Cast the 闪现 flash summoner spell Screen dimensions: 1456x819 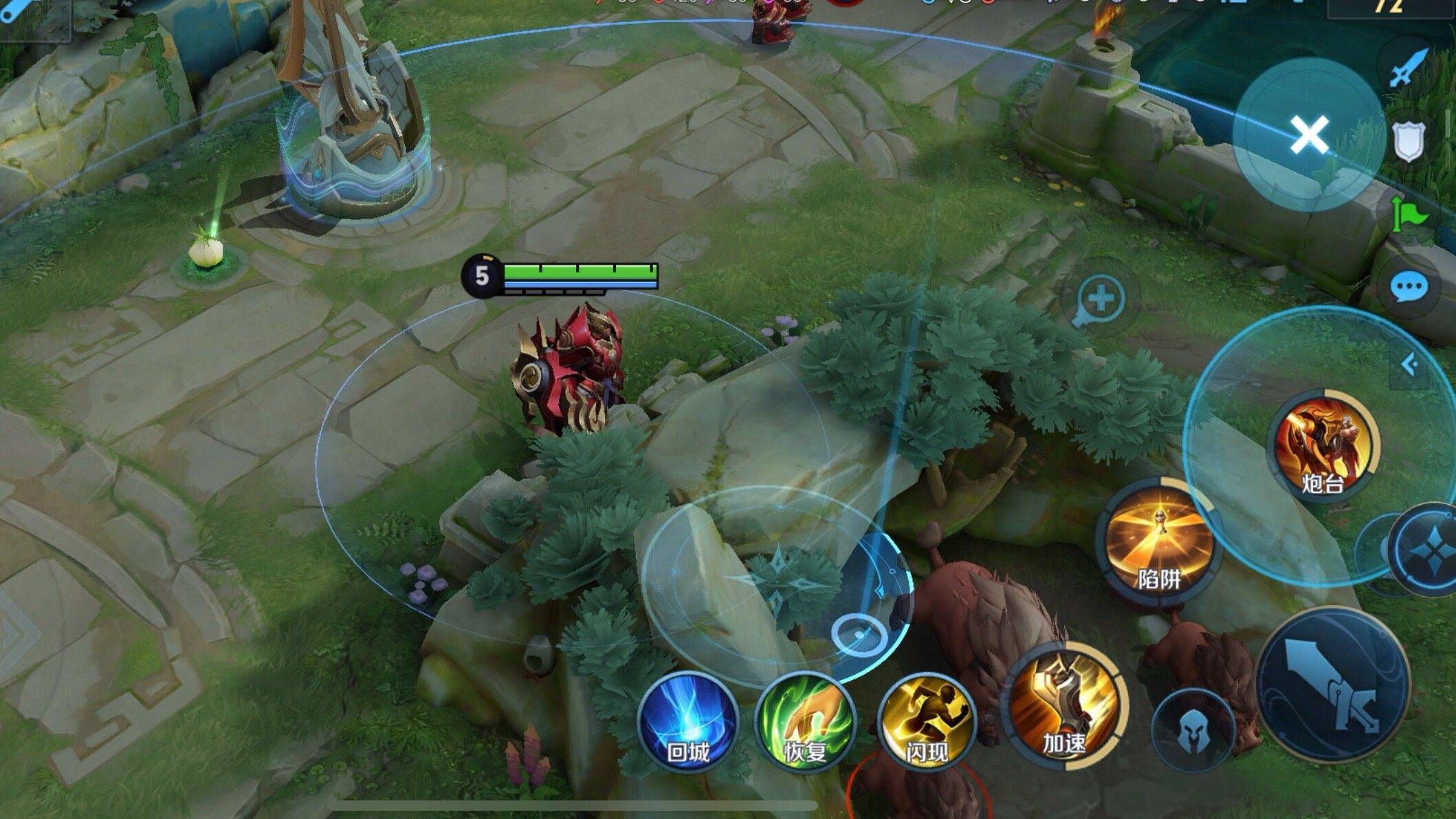pos(926,720)
